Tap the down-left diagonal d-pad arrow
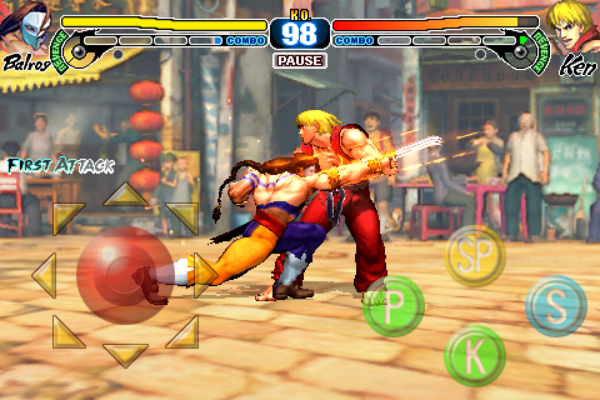 68,332
